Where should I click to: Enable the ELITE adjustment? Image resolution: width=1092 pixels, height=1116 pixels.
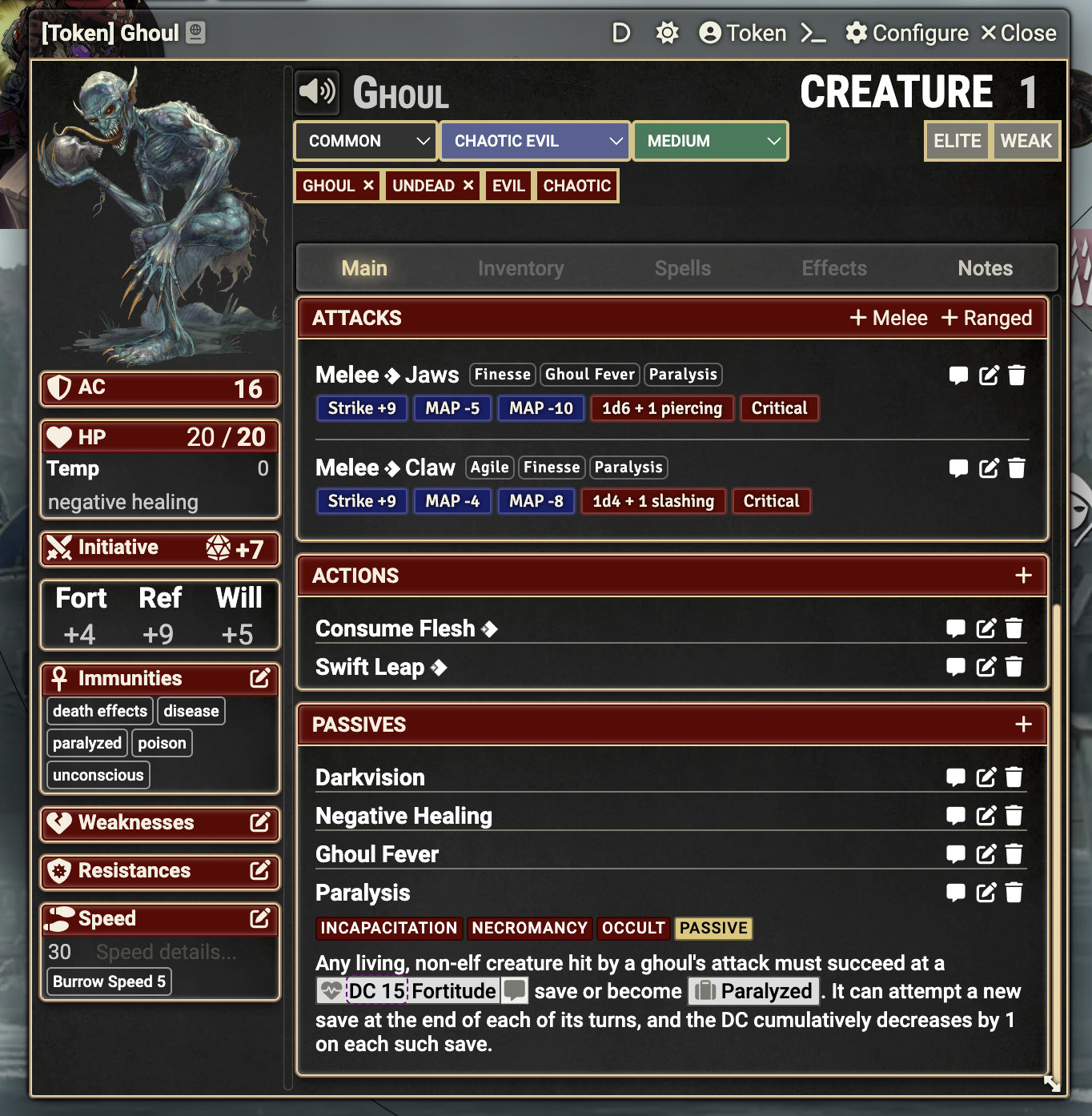(x=957, y=141)
